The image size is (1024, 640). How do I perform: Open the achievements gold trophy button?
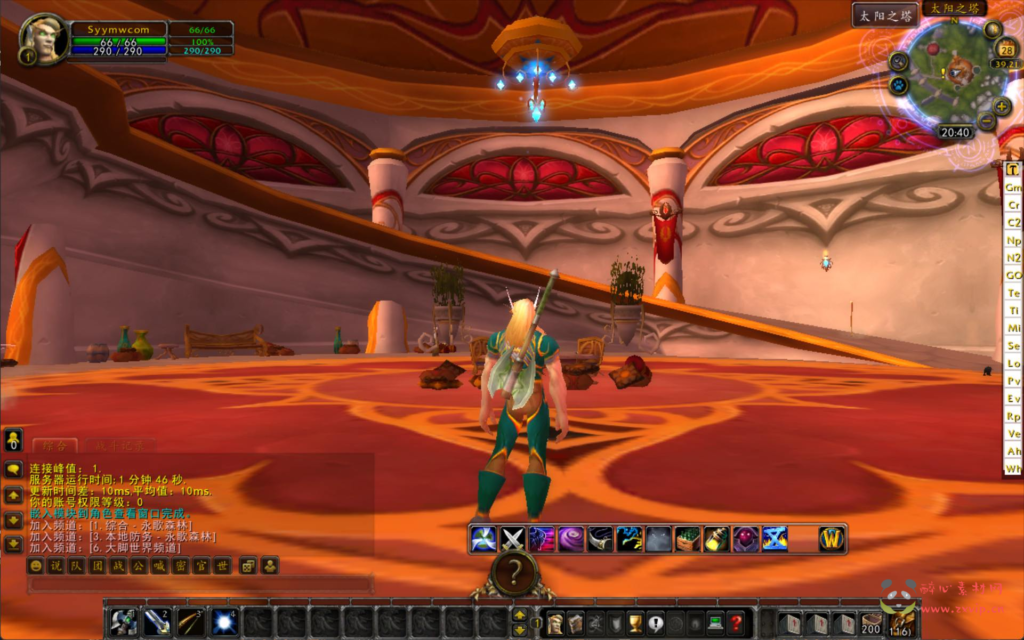635,622
